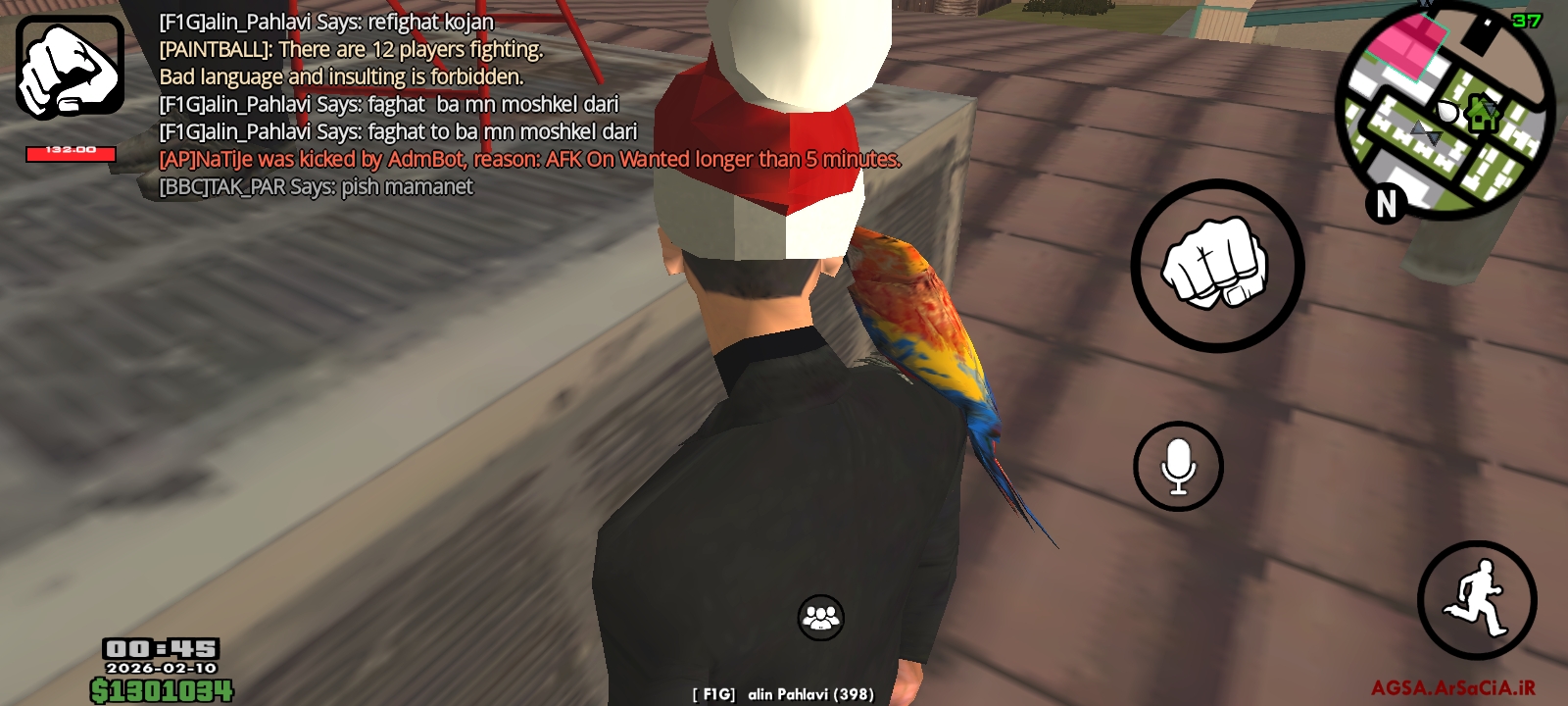This screenshot has width=1568, height=706.
Task: Toggle the voice chat microphone
Action: 1178,467
